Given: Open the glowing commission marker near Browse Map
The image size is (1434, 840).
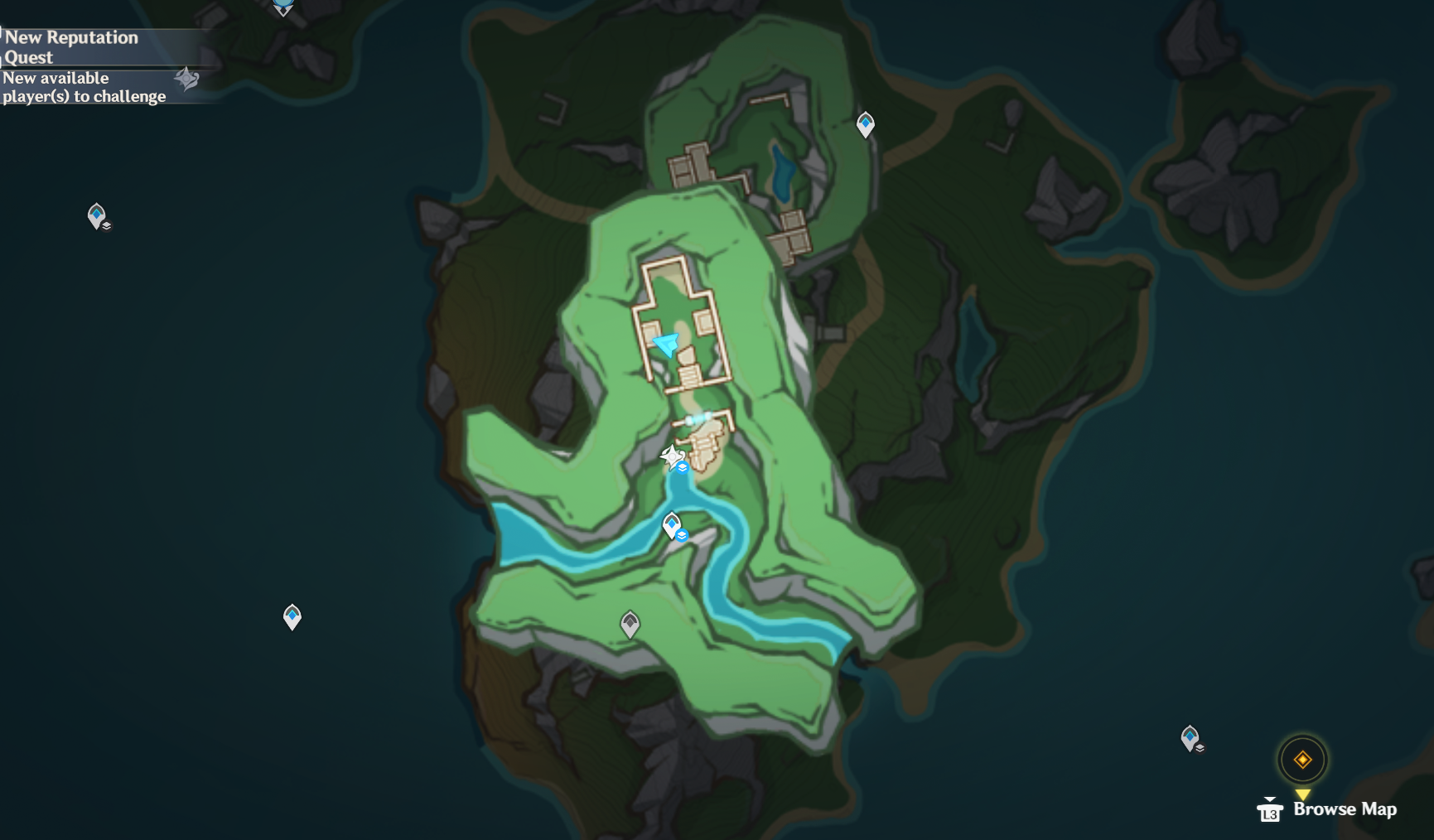Looking at the screenshot, I should coord(1303,758).
